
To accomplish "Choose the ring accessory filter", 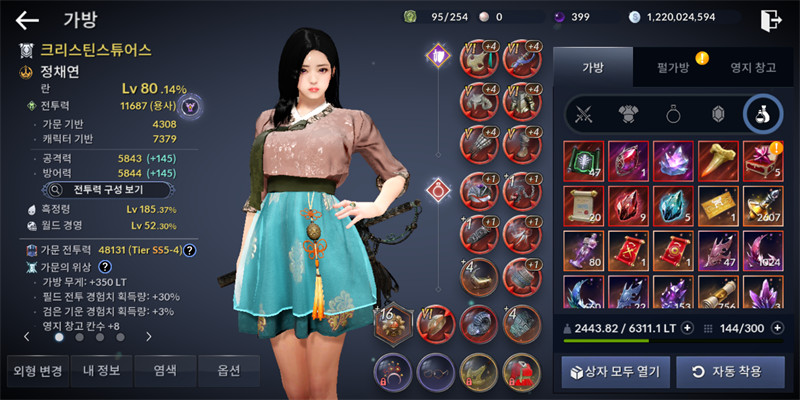I will (673, 115).
